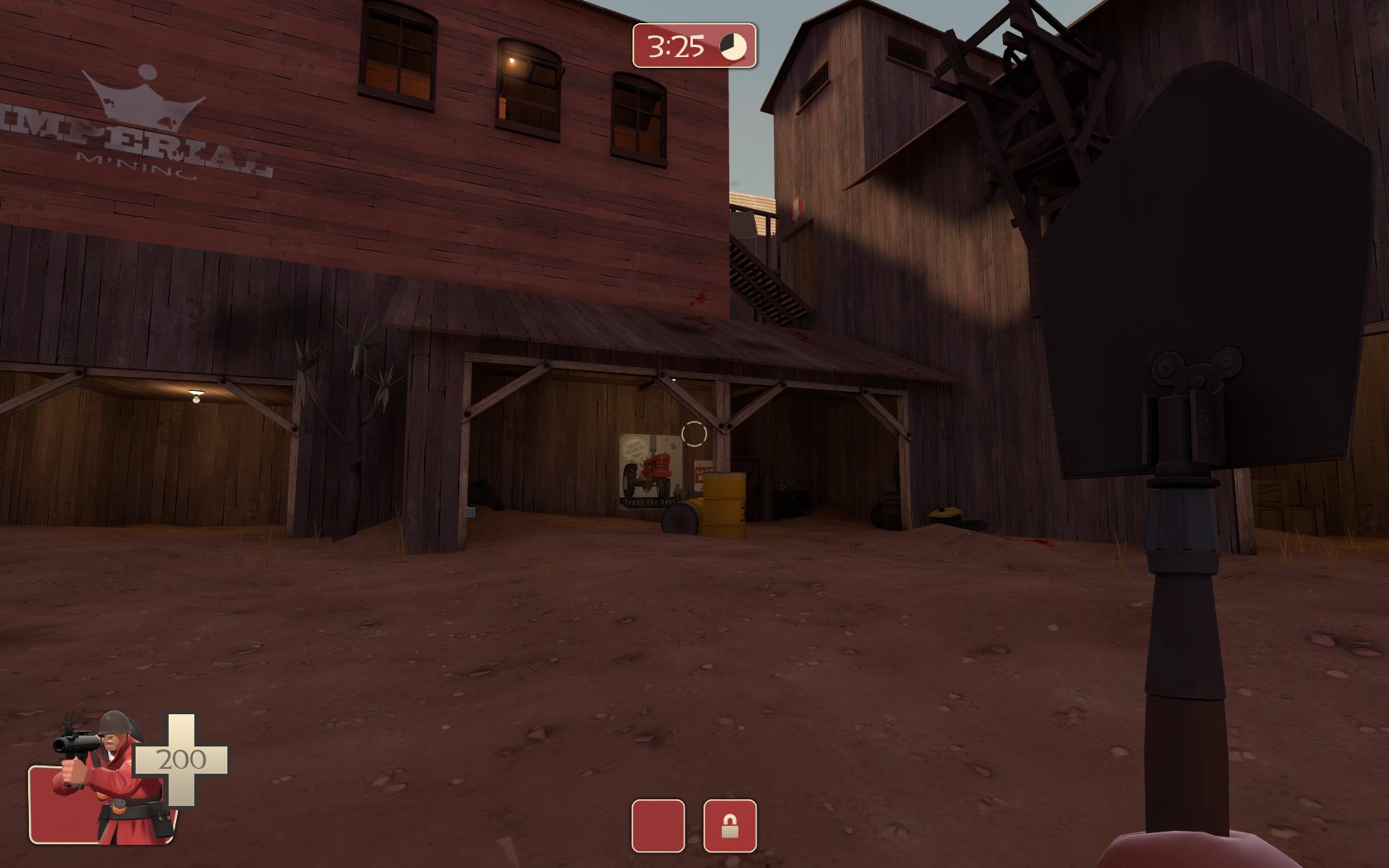This screenshot has height=868, width=1389.
Task: Click the grenade on the Soldier's chest
Action: coord(119,803)
